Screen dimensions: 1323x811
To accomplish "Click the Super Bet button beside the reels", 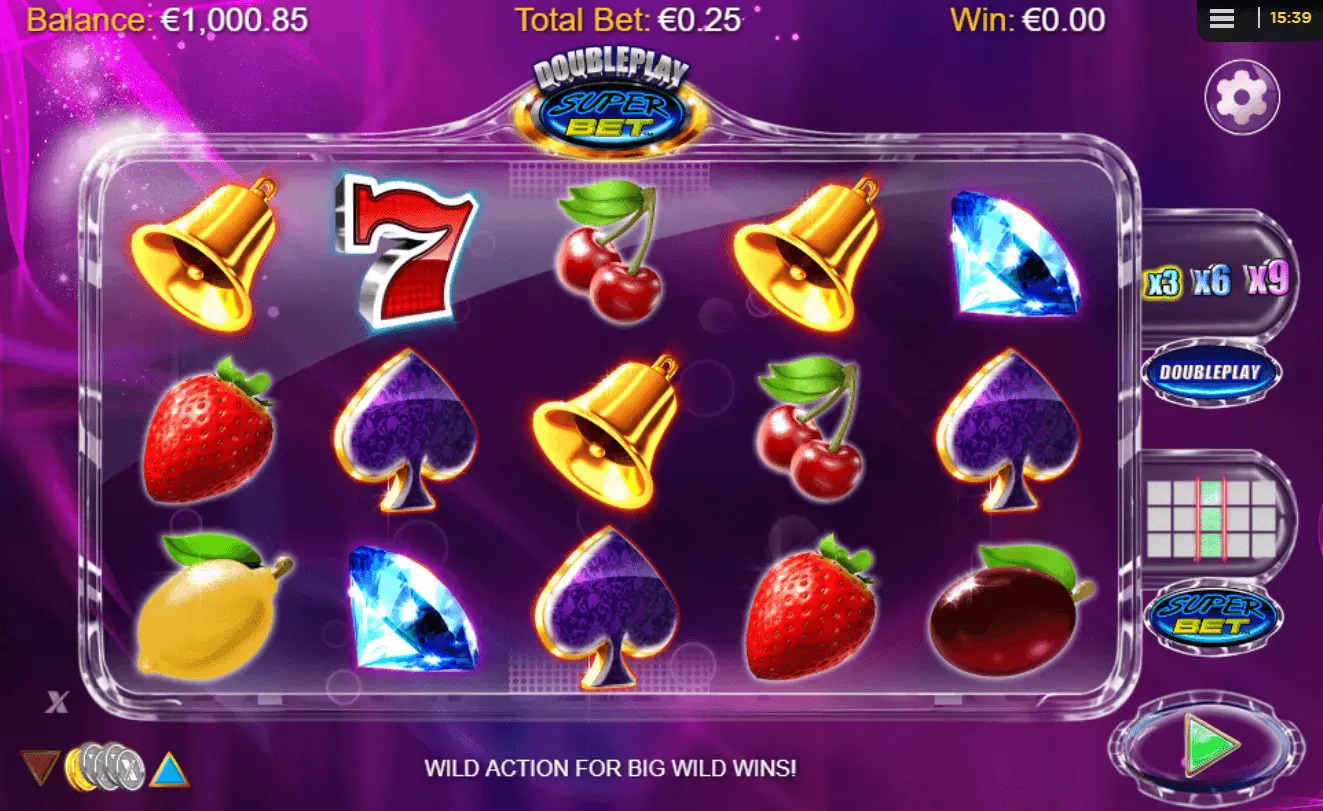I will click(1211, 615).
